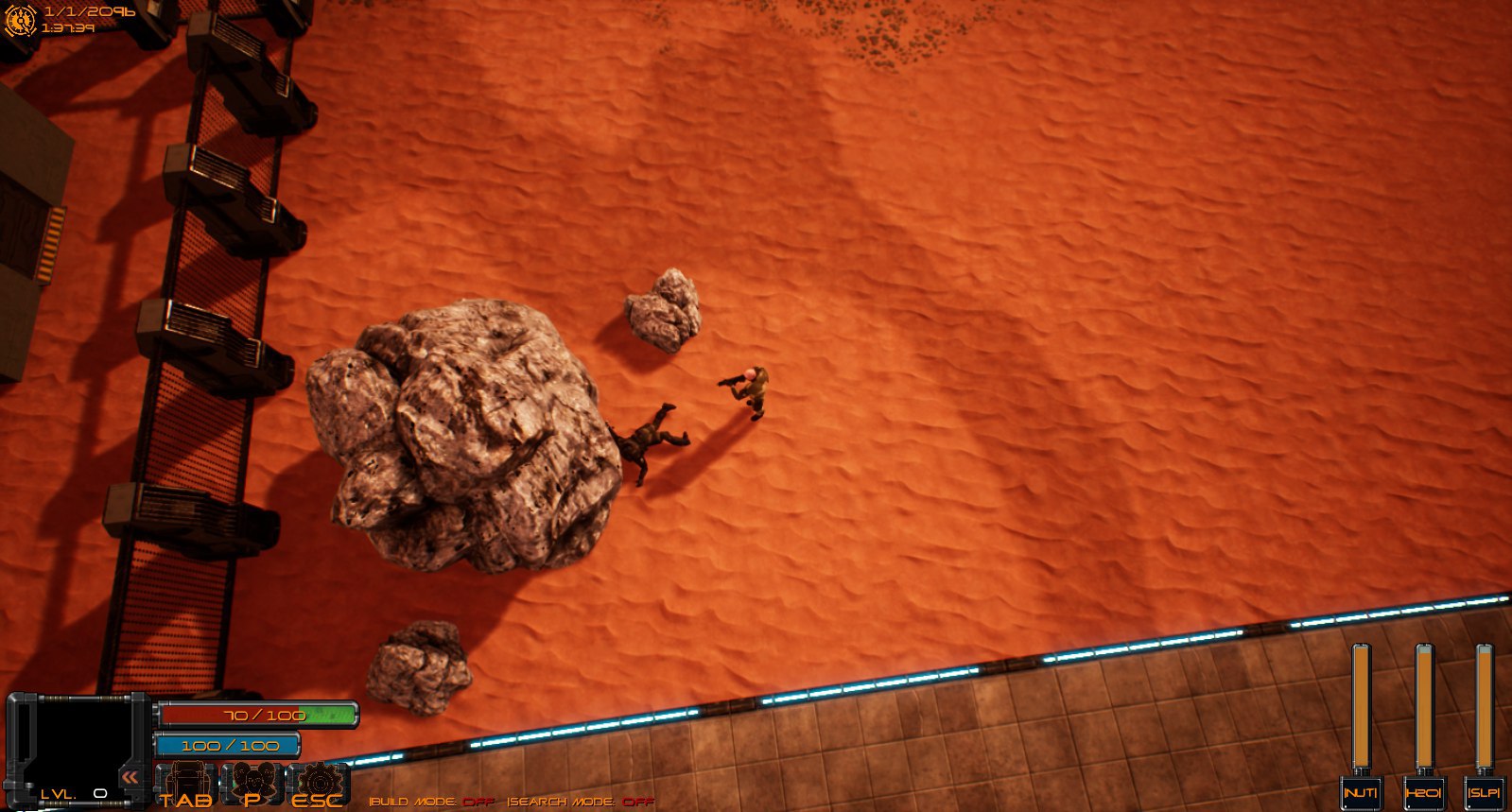Screen dimensions: 1512x812
Task: Click the date 1/1/2096 display
Action: pos(90,12)
